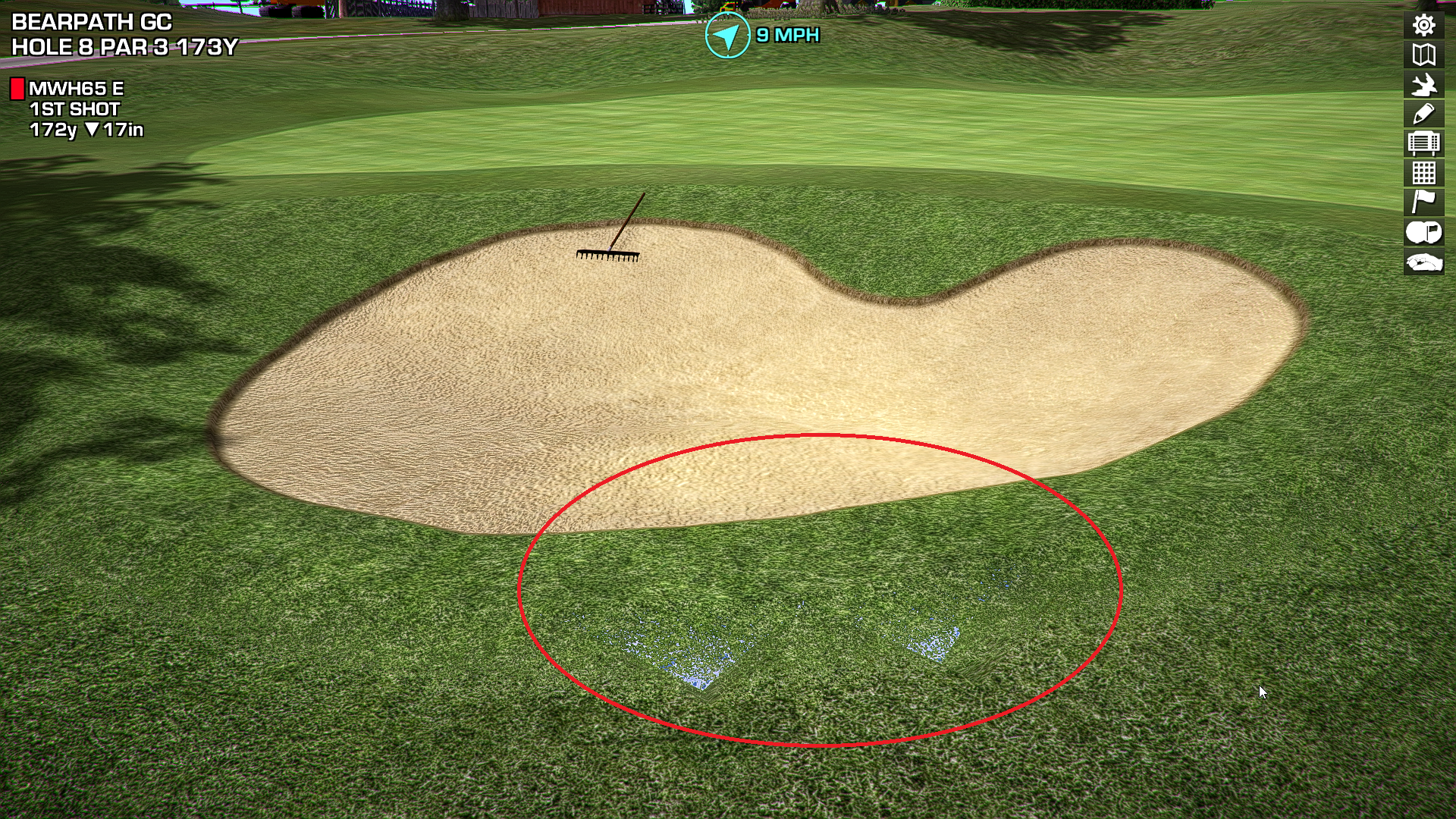Select the single flag icon
This screenshot has height=819, width=1456.
(1423, 202)
